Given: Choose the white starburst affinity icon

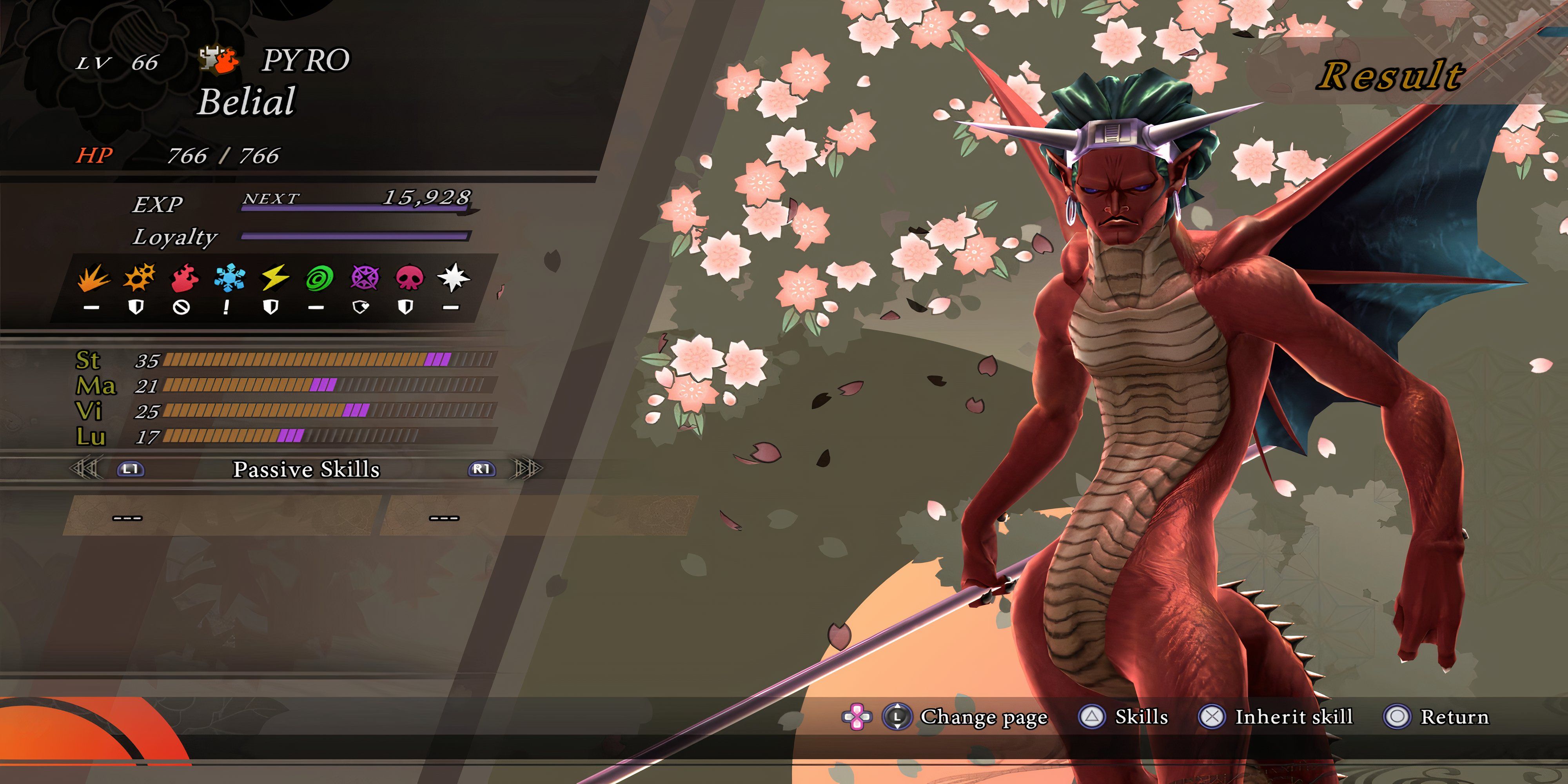Looking at the screenshot, I should click(454, 278).
